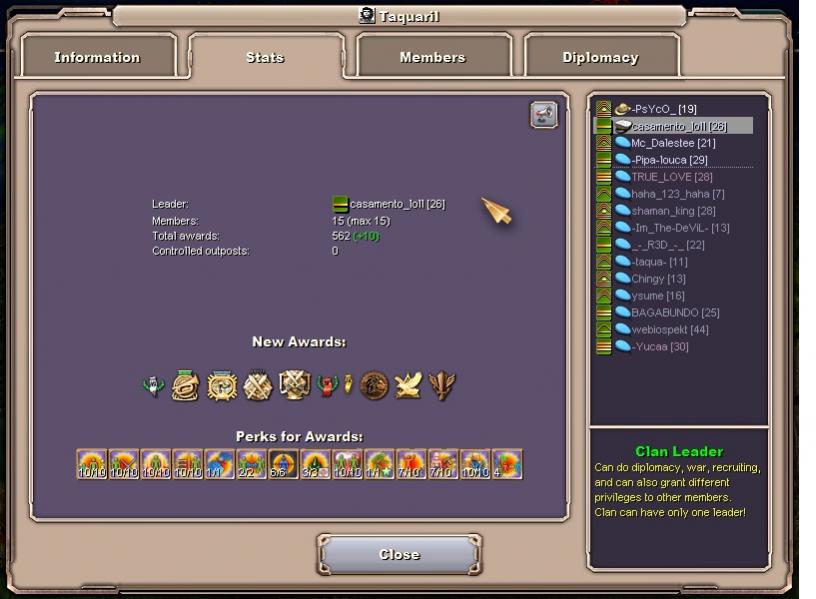Viewport: 816px width, 599px height.
Task: Choose shaman_king from the member list
Action: tap(672, 211)
